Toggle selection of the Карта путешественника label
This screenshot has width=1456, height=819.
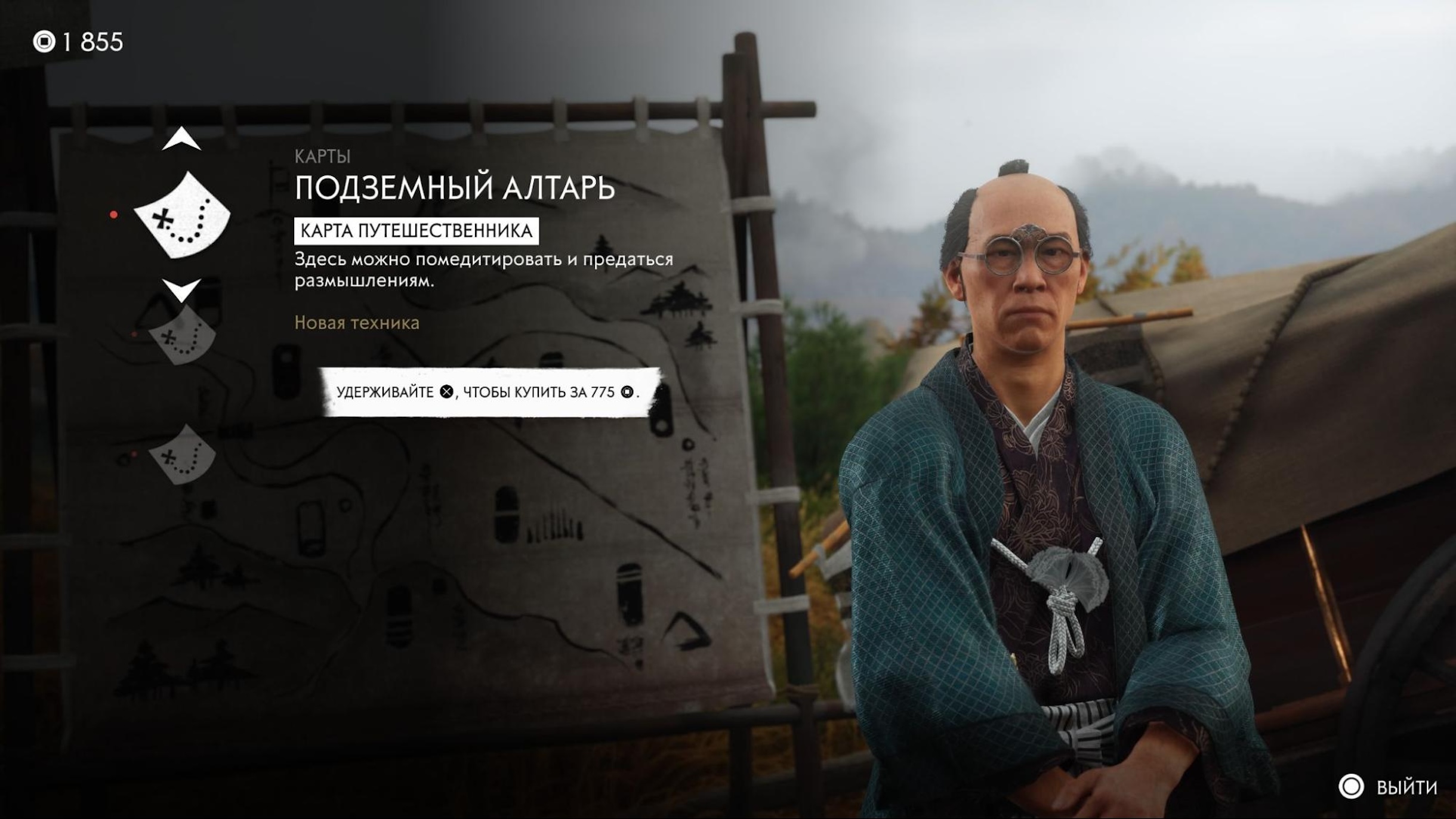(418, 233)
